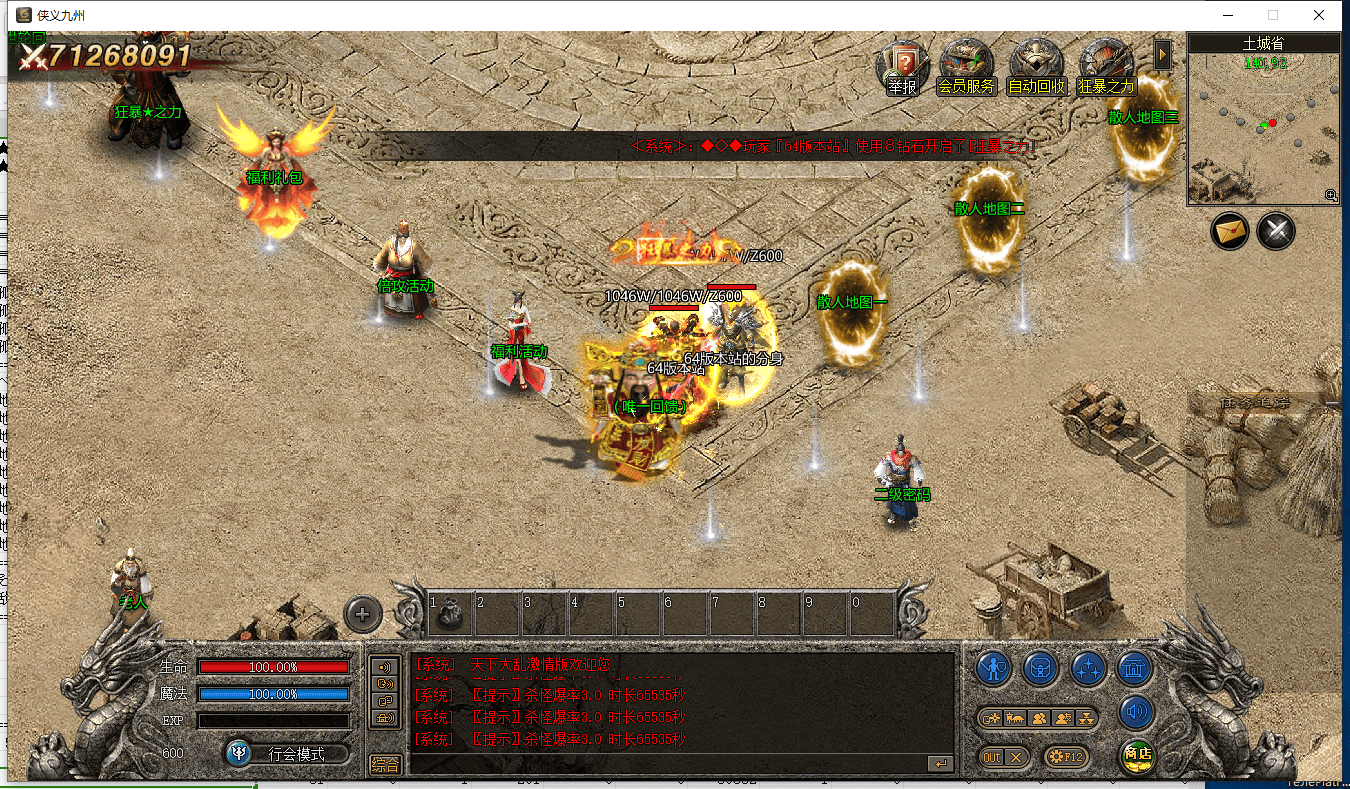Open the bag inventory icon
Viewport: 1350px width, 789px height.
(1041, 667)
